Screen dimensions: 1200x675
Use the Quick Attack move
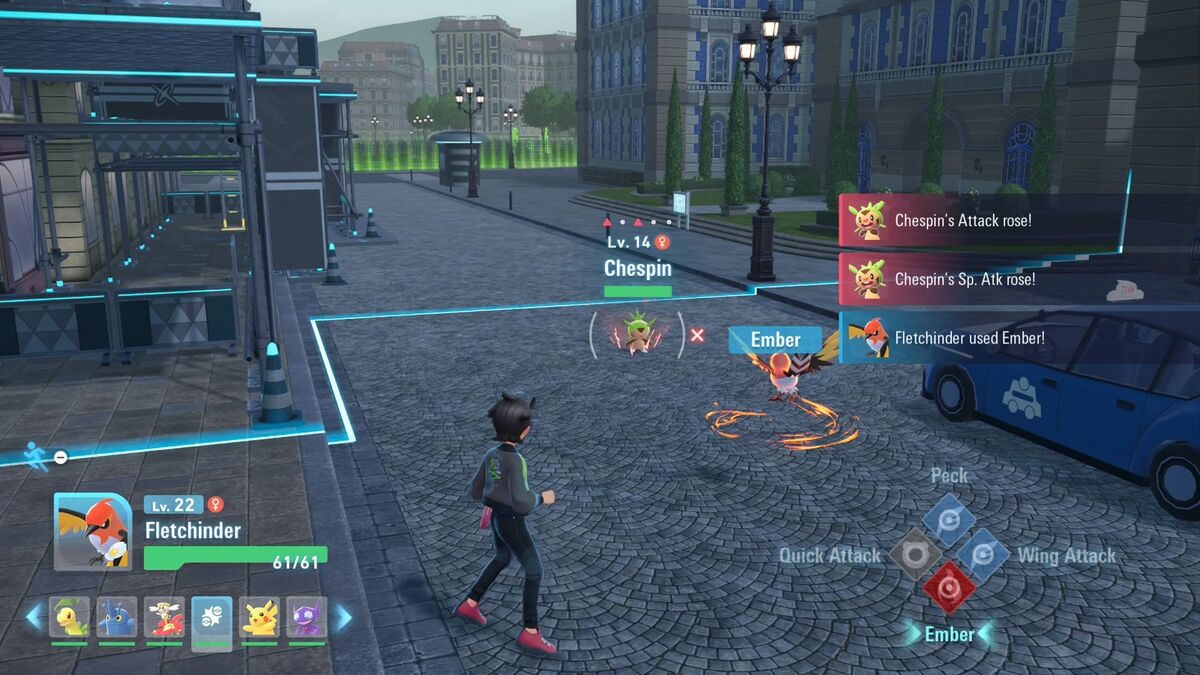click(x=915, y=555)
